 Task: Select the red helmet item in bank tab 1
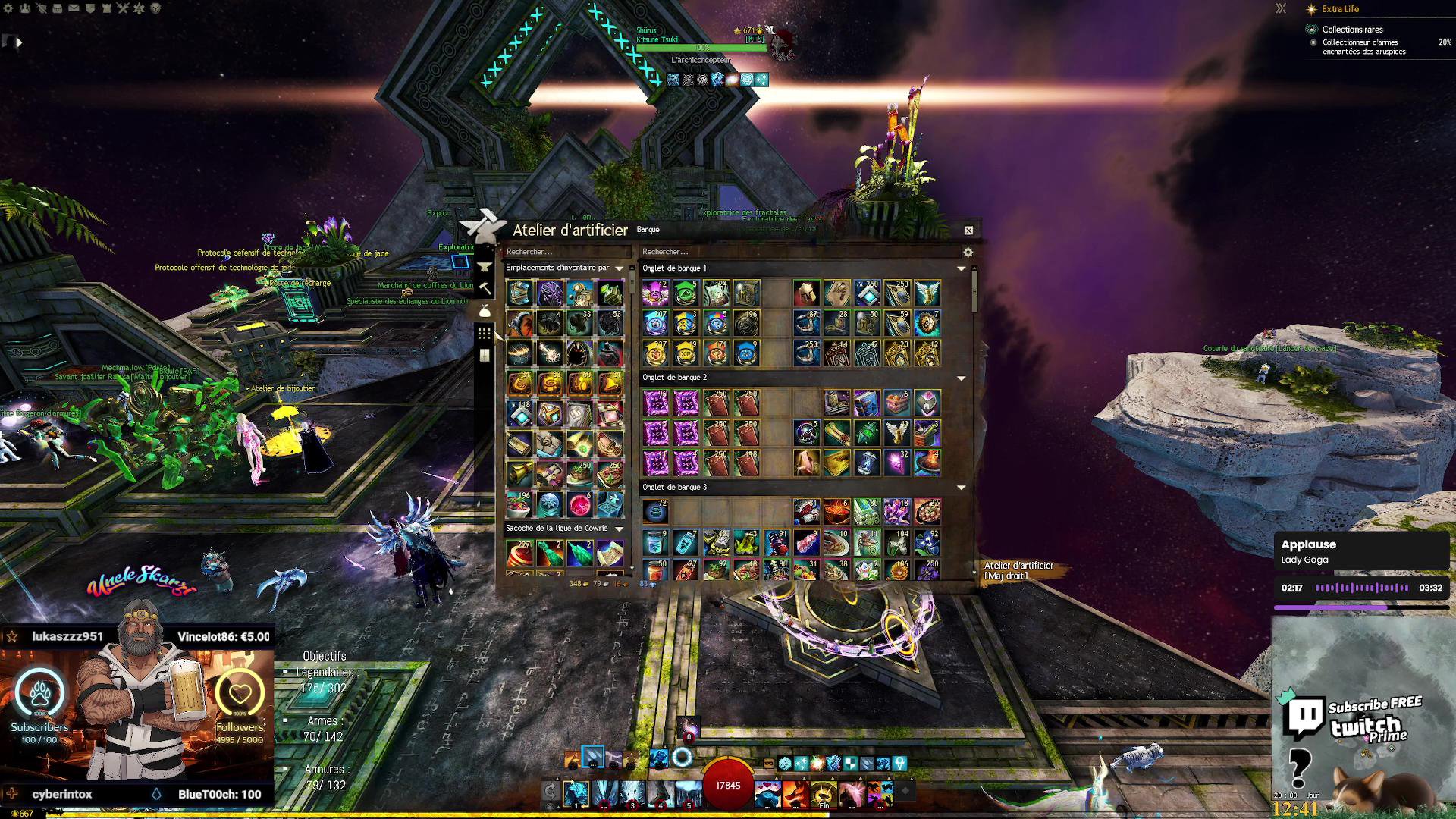coord(806,293)
